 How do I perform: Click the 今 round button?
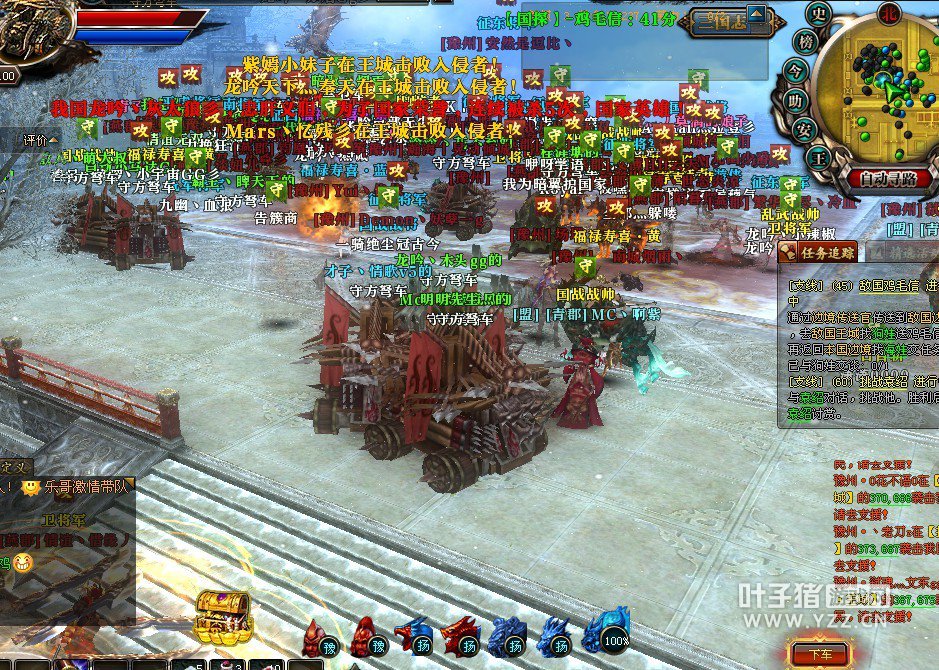[796, 71]
